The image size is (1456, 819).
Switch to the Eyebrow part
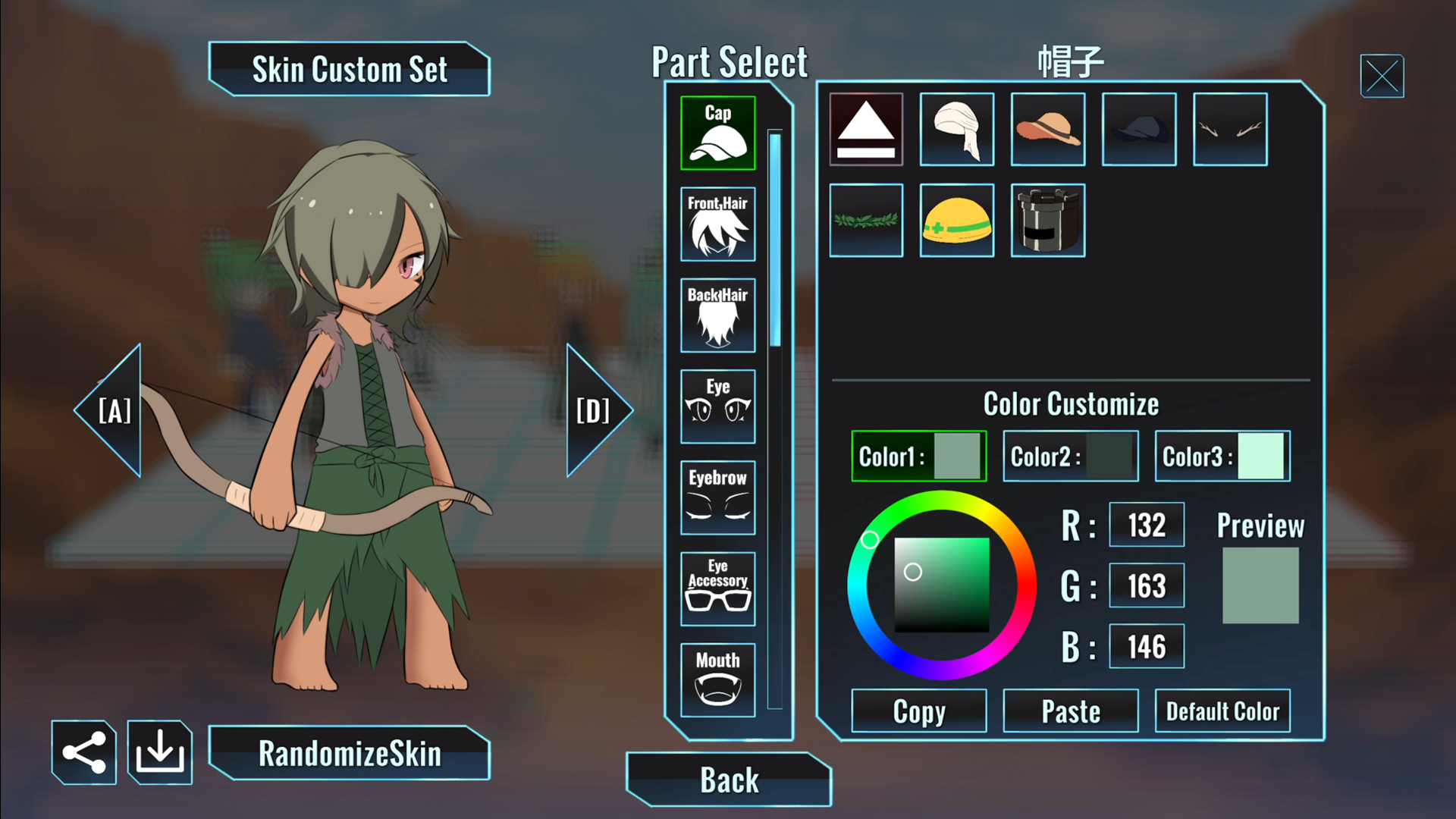(x=717, y=497)
